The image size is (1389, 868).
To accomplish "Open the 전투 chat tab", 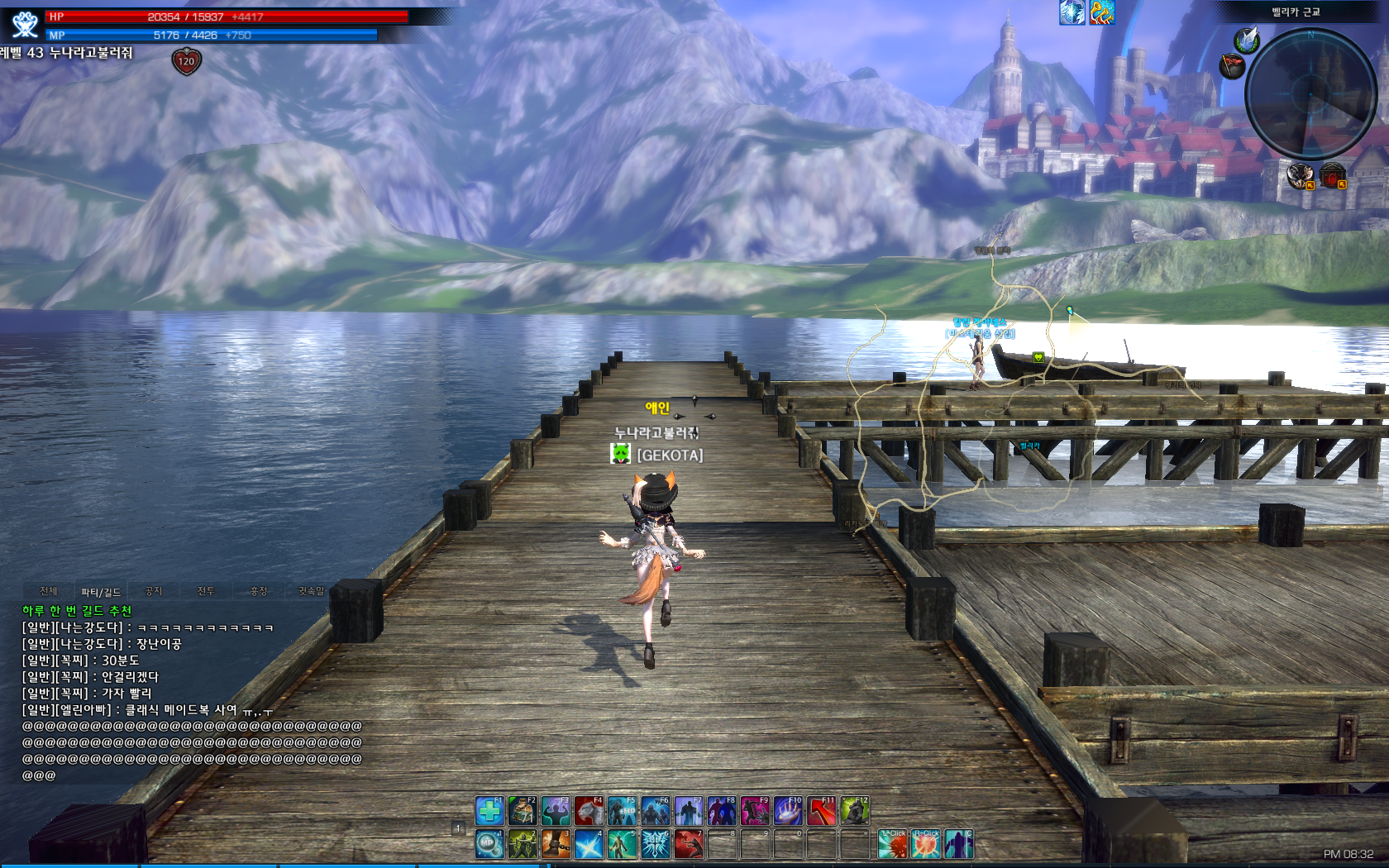I will click(x=206, y=591).
